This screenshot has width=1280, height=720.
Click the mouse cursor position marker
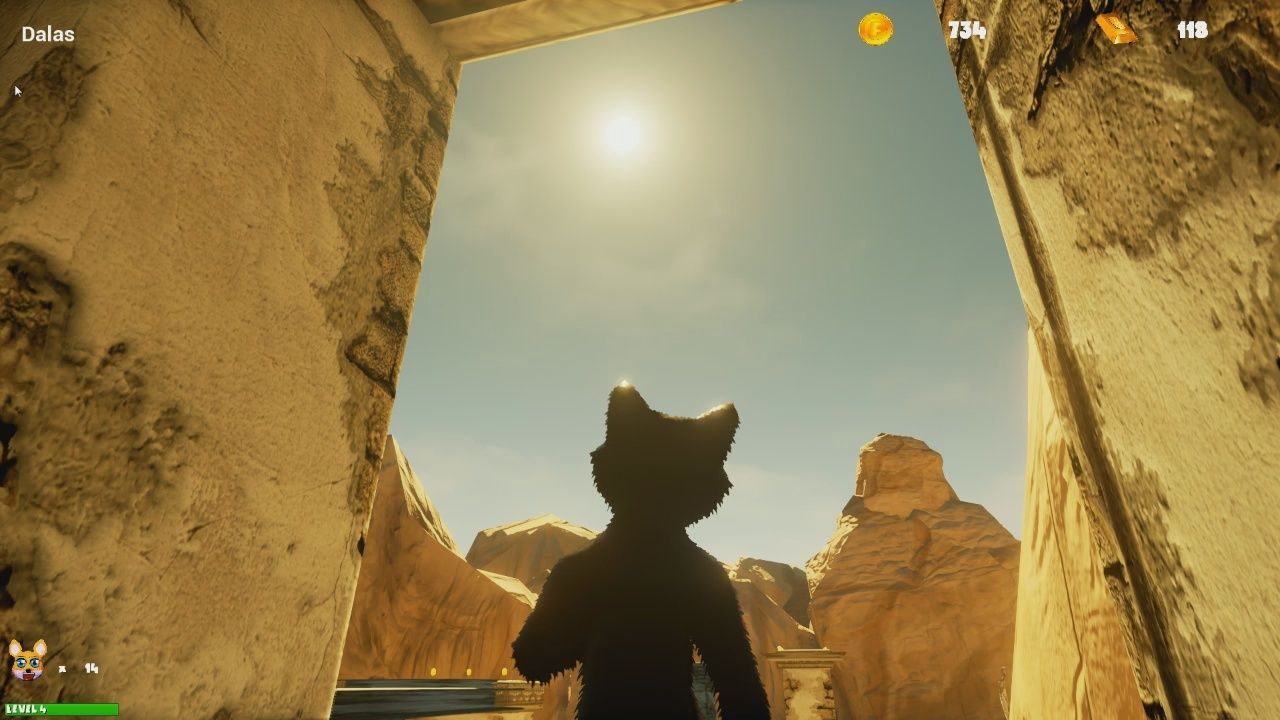[x=17, y=91]
